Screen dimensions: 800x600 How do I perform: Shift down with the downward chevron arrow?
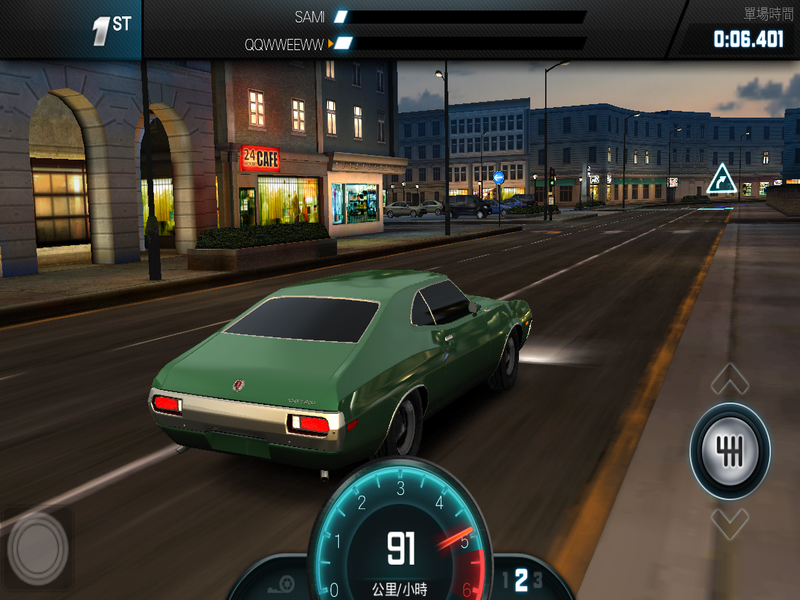pos(730,522)
